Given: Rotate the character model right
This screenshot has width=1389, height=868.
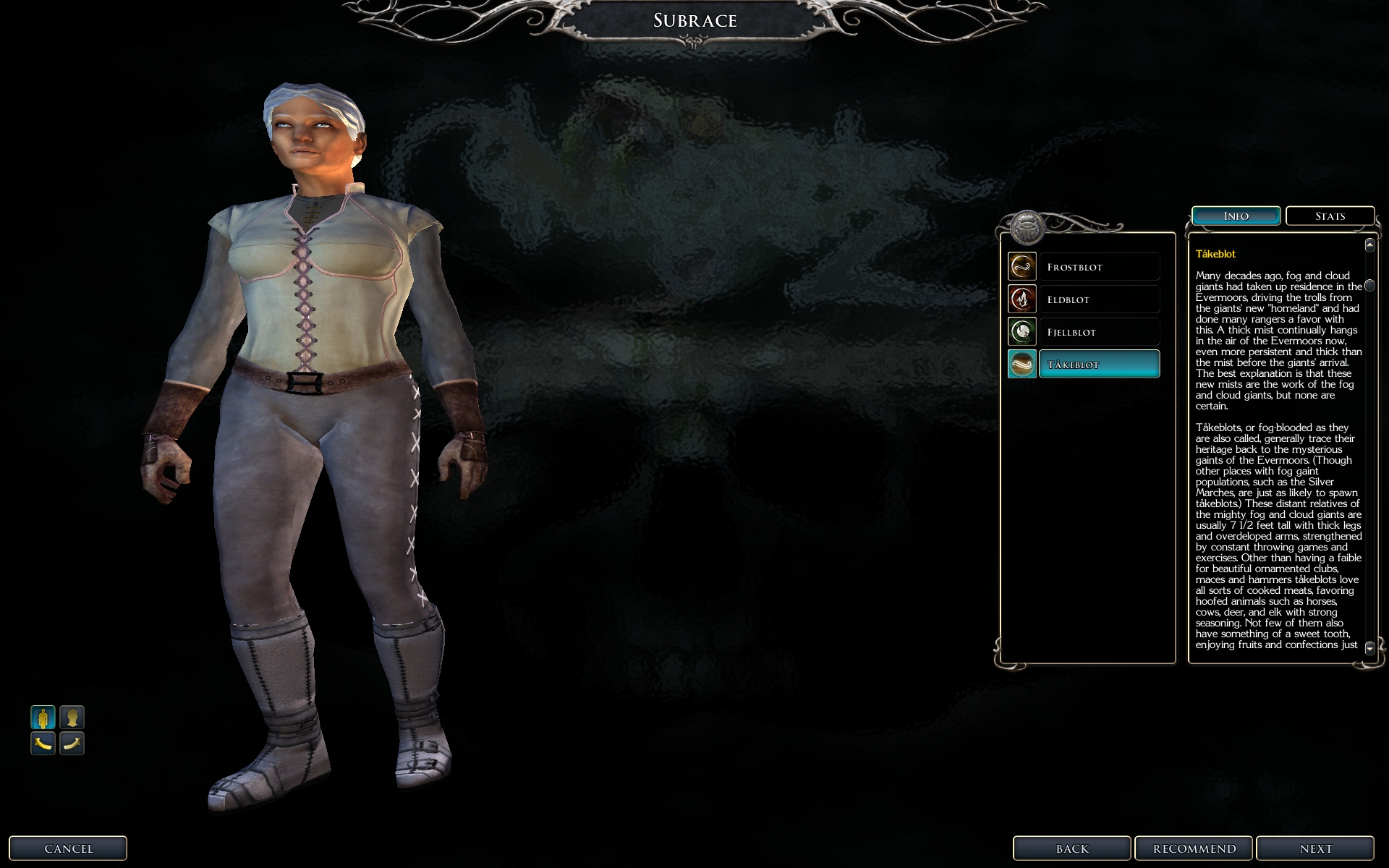Looking at the screenshot, I should [x=72, y=743].
